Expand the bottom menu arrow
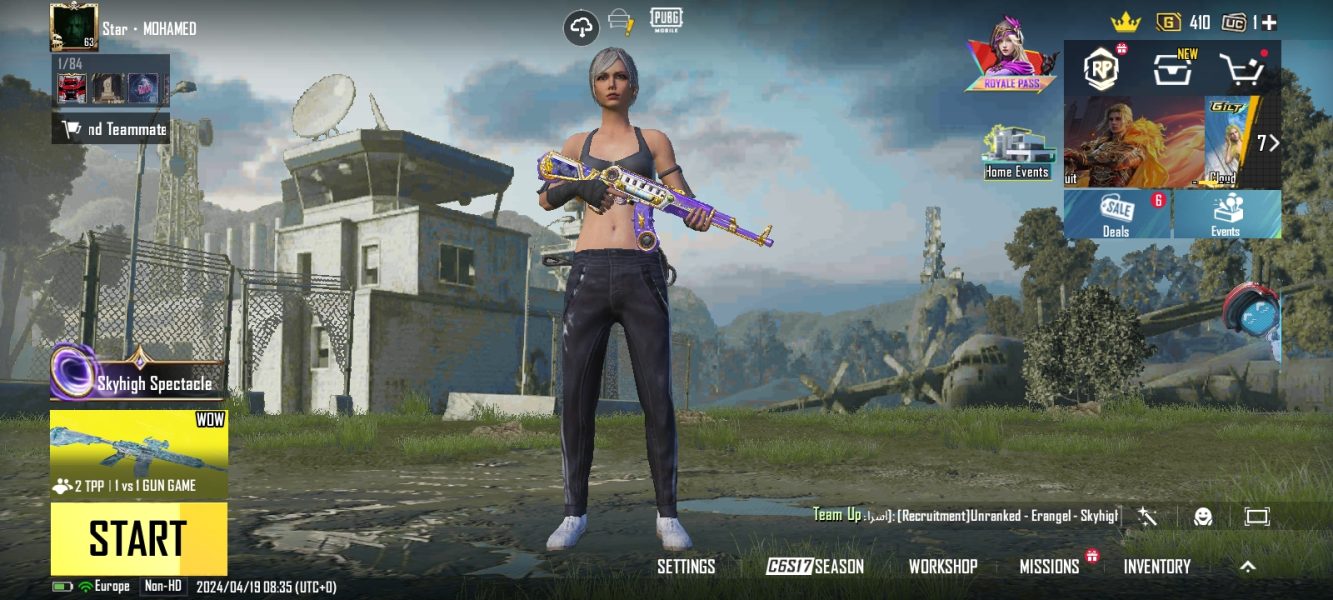The height and width of the screenshot is (600, 1333). (x=1248, y=566)
